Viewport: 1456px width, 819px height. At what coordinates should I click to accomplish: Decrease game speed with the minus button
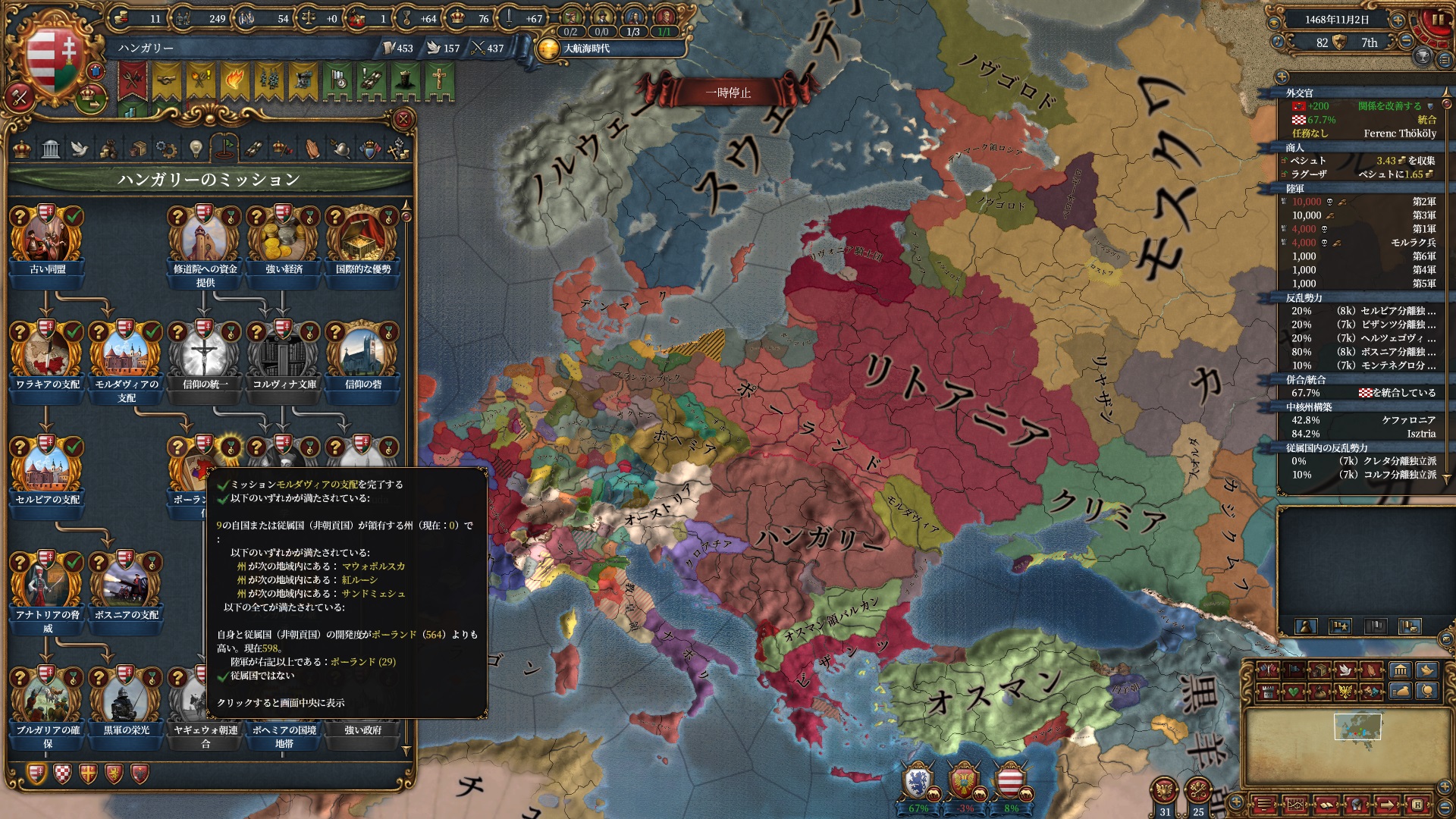coord(1407,42)
